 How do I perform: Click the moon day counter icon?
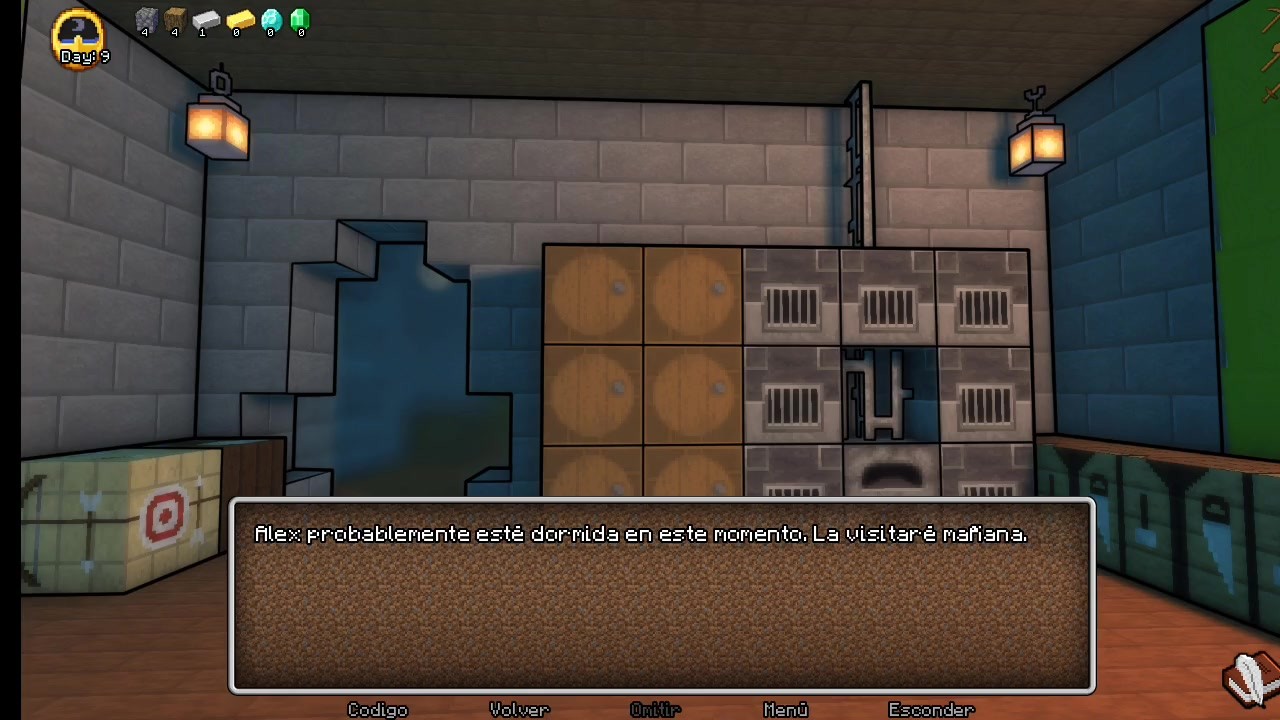(x=78, y=35)
